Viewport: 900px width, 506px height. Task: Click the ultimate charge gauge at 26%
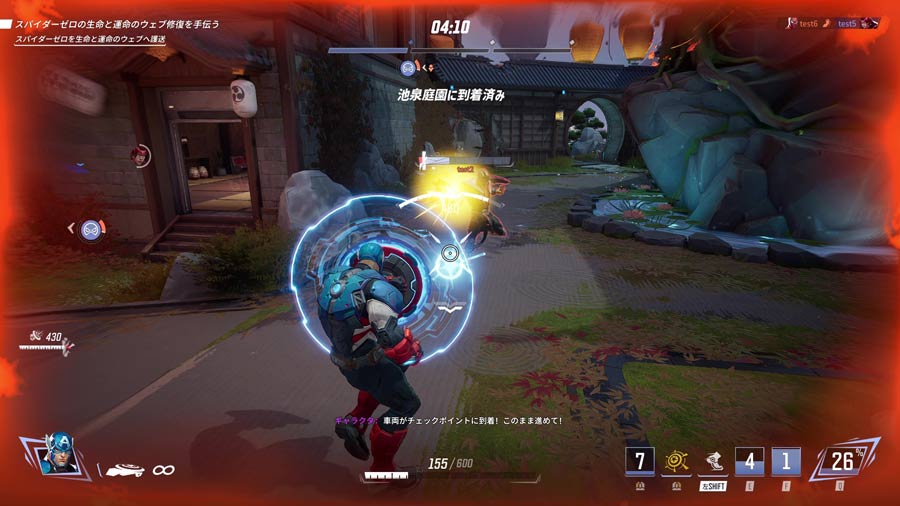click(844, 461)
